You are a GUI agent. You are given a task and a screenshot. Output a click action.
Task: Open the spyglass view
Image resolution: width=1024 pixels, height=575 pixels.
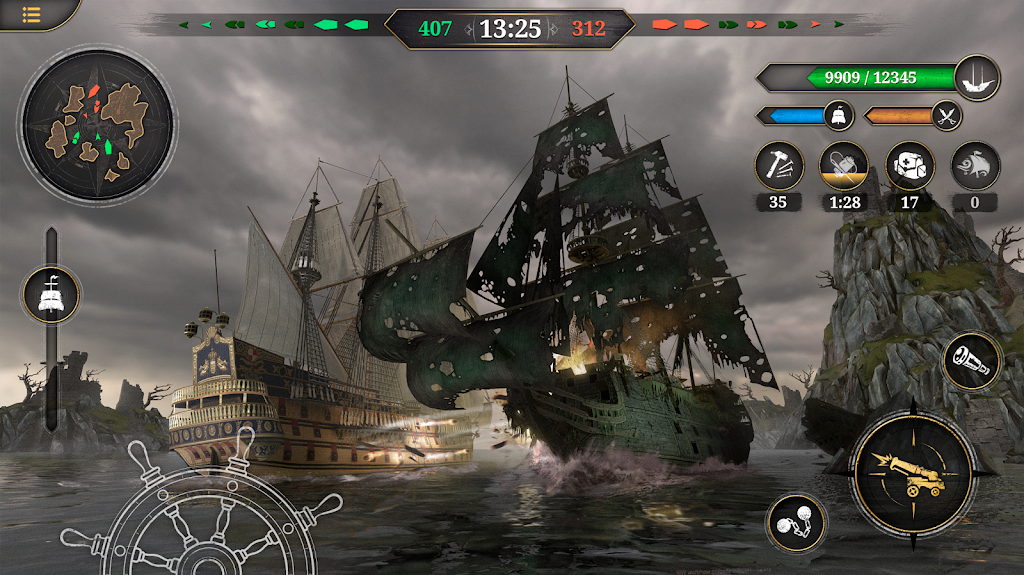point(971,361)
